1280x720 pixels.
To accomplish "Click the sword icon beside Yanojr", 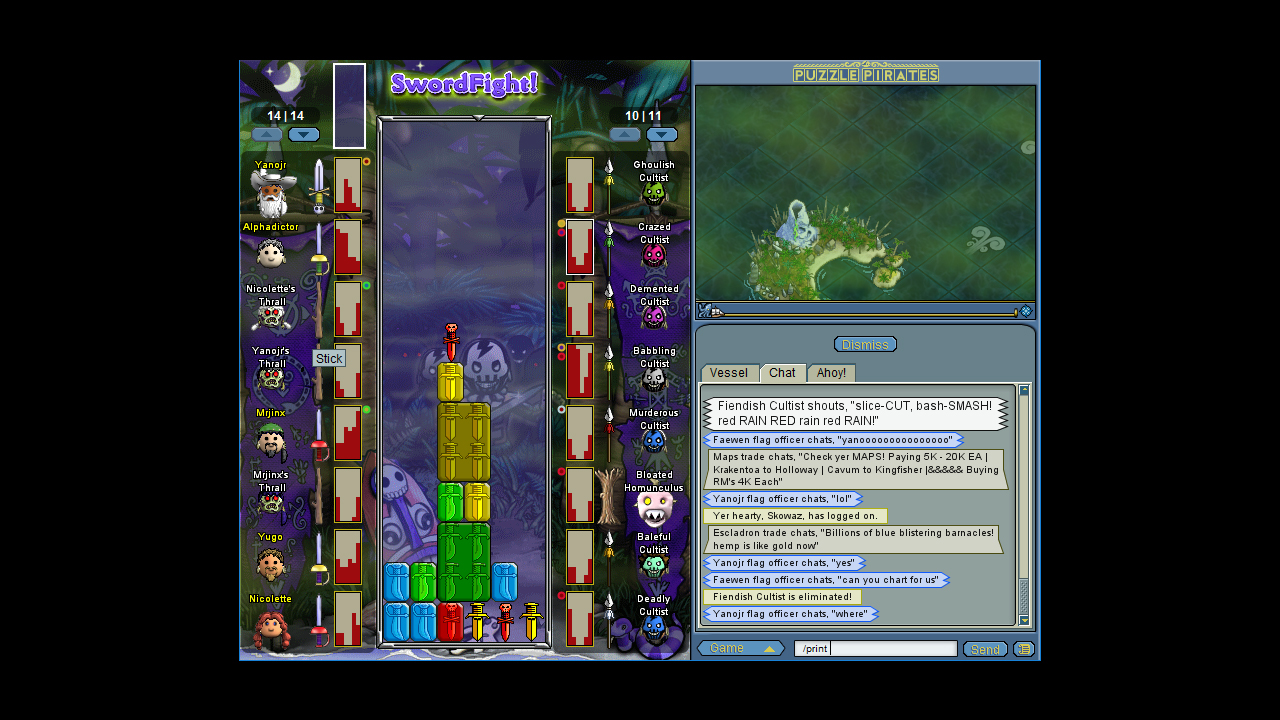I will pyautogui.click(x=318, y=190).
